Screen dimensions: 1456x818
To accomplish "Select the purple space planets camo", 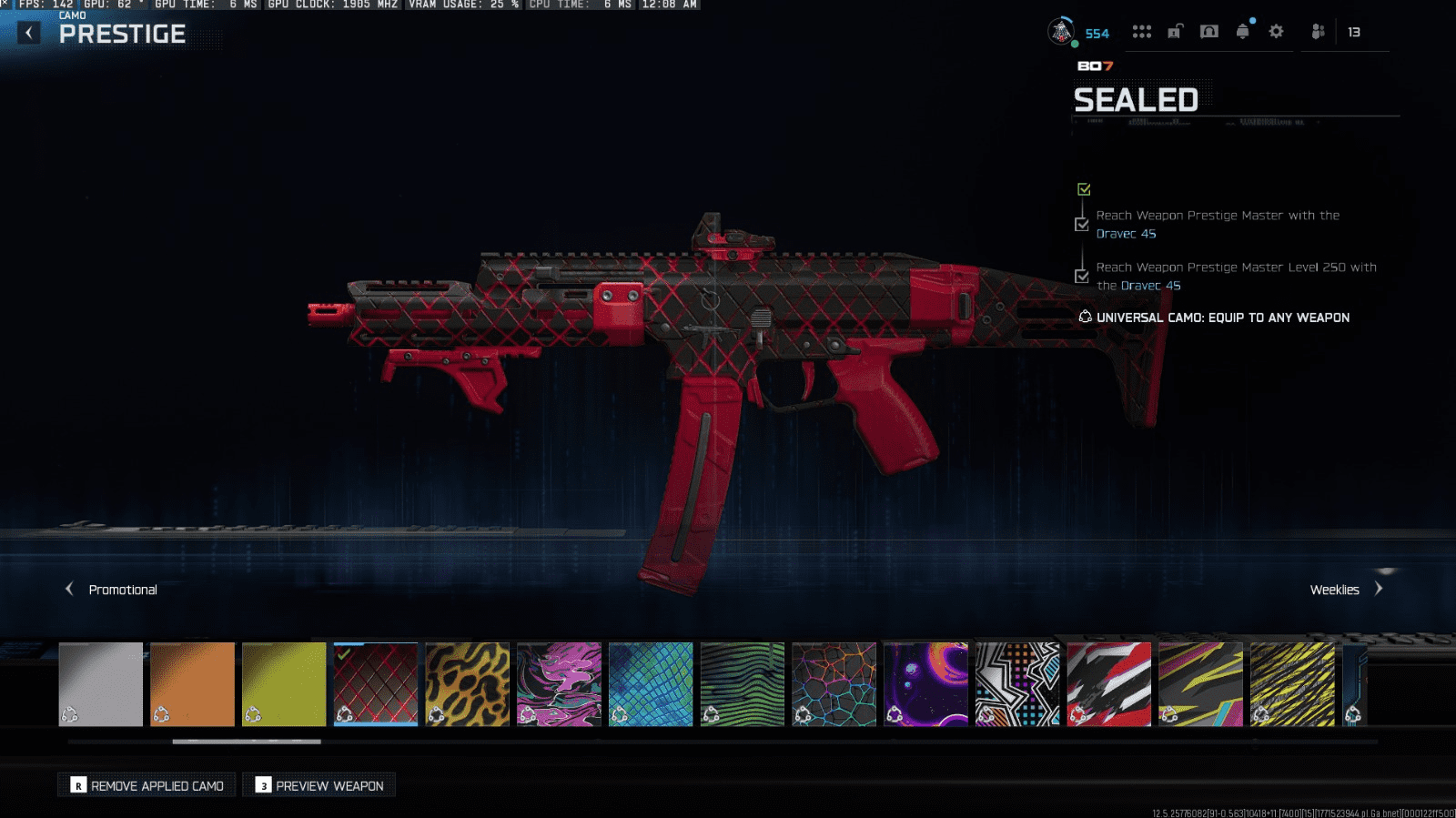I will coord(925,684).
